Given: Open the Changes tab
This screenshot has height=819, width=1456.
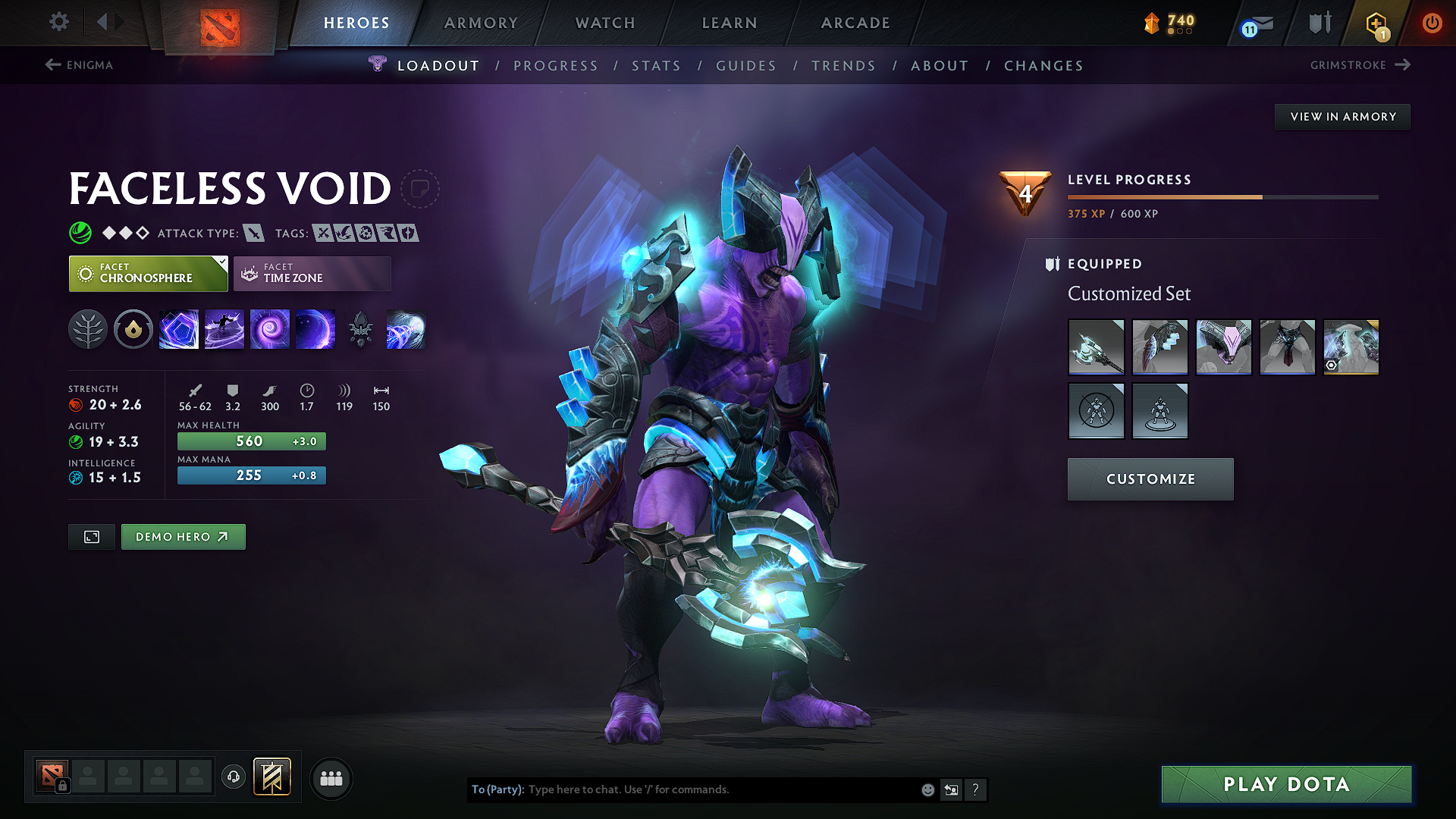Looking at the screenshot, I should click(1043, 66).
